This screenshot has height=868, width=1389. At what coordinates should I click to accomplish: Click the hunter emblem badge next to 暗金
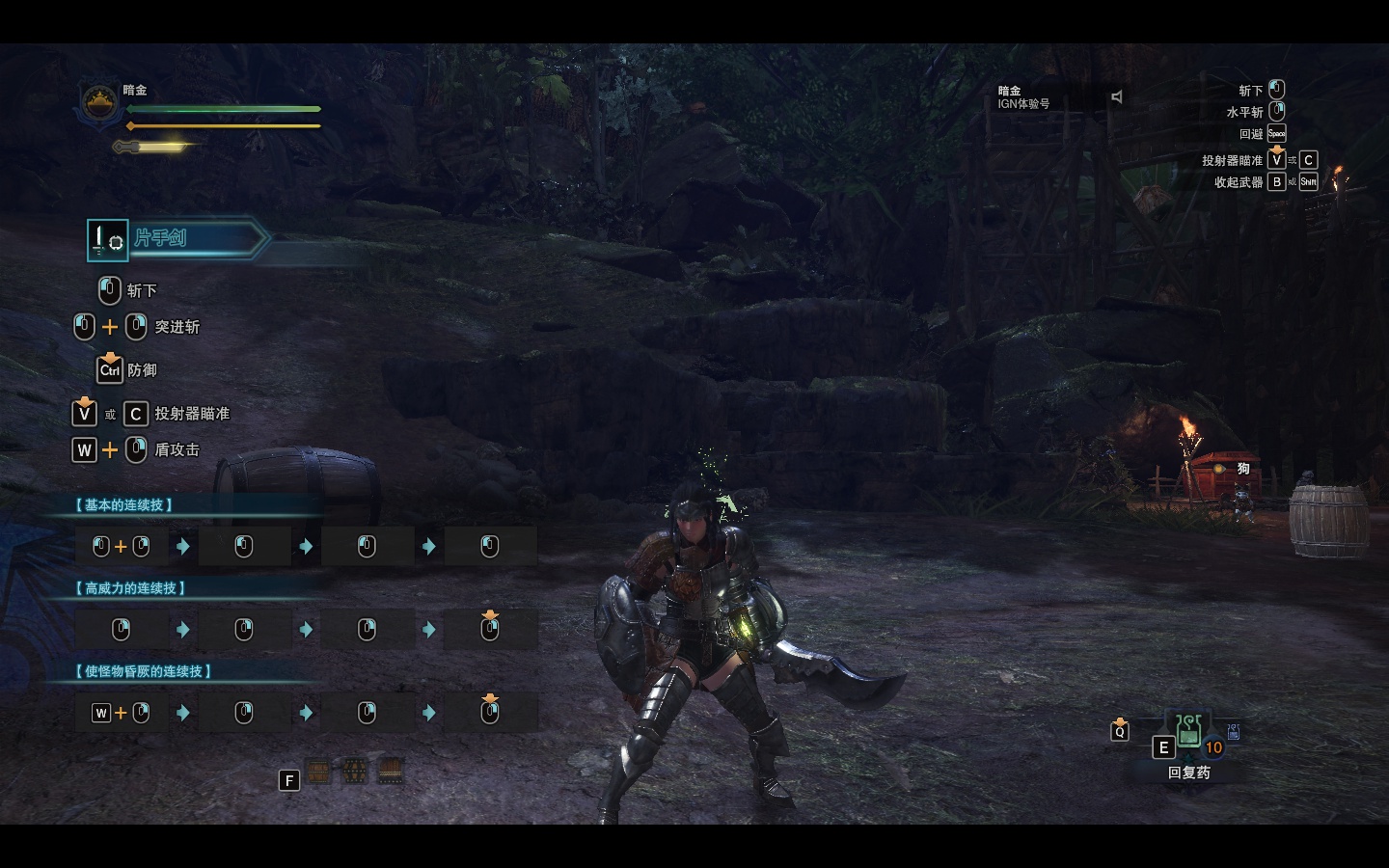click(x=97, y=103)
